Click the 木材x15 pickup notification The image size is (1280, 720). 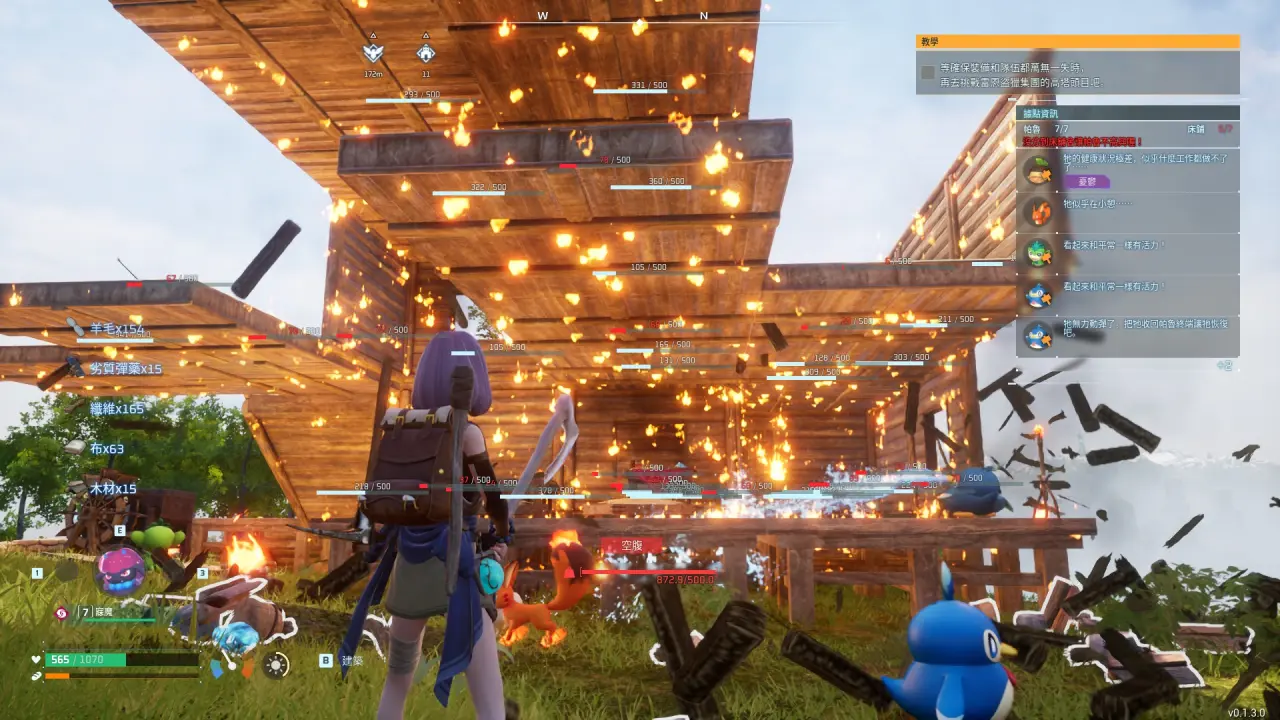point(112,489)
